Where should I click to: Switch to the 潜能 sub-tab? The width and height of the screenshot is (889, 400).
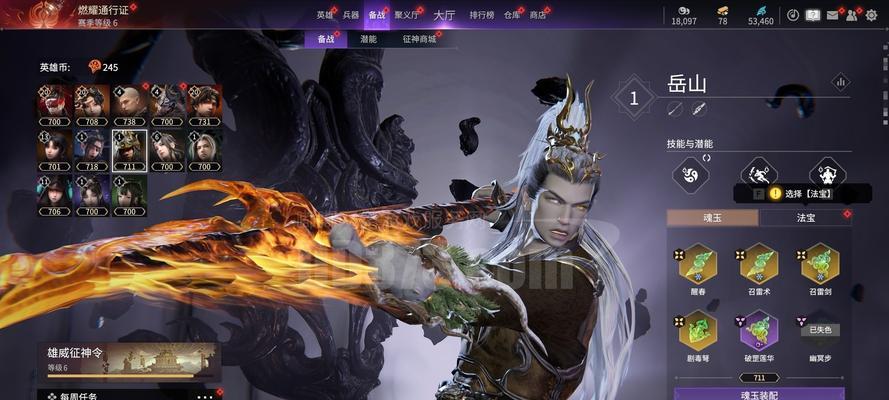coord(368,39)
